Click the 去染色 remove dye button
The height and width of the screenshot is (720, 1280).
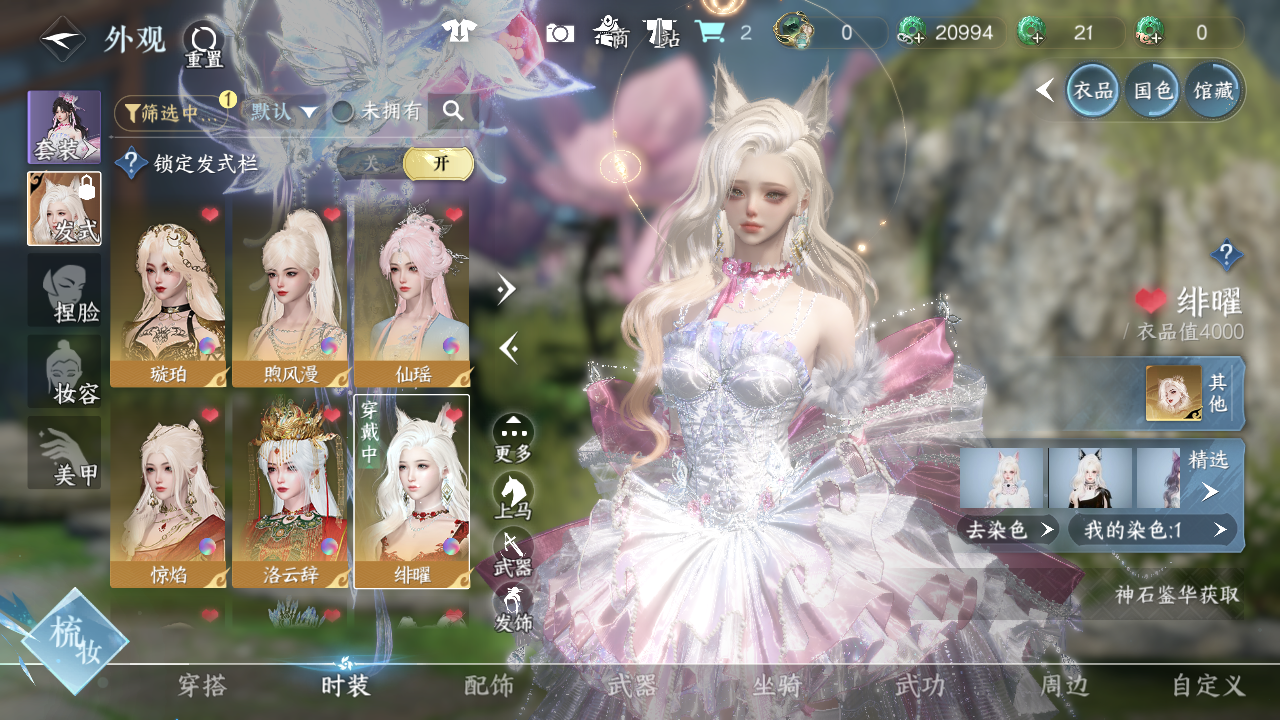[x=1010, y=530]
